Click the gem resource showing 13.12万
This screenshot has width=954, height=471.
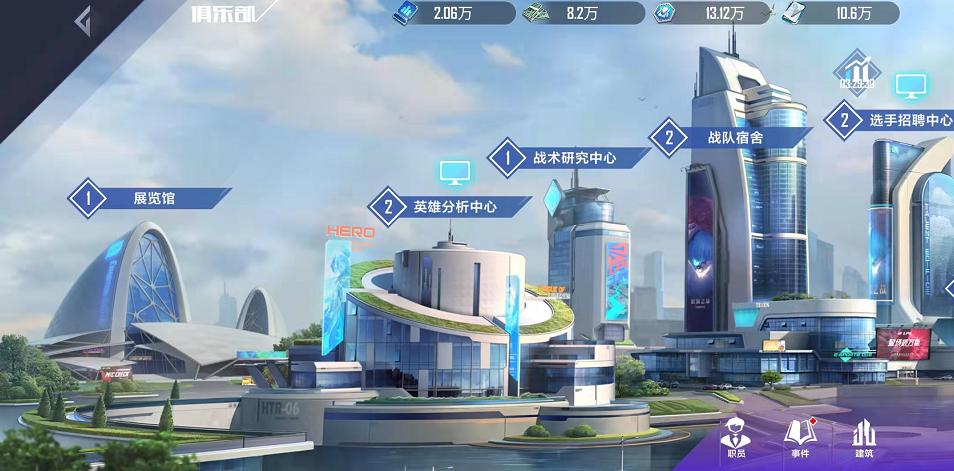coord(665,13)
